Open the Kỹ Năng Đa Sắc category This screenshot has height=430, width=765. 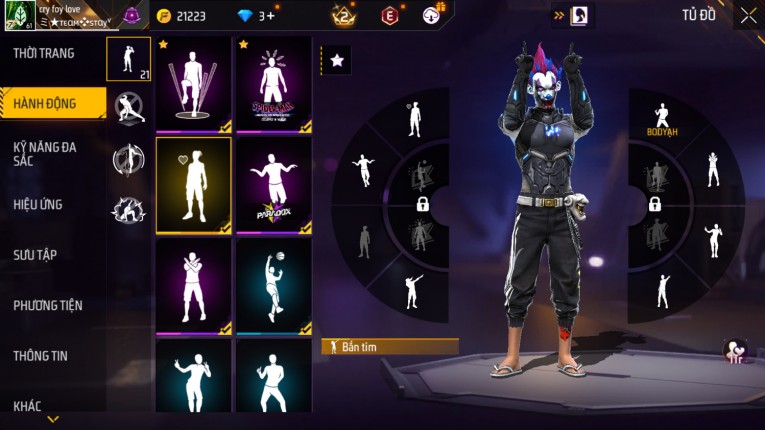point(46,154)
